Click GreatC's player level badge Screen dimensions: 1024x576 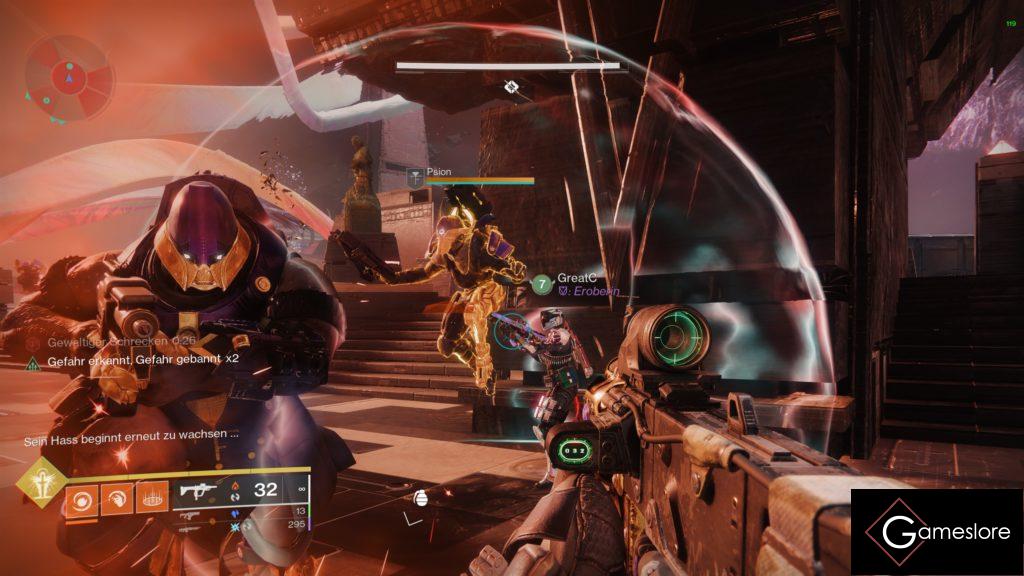(x=541, y=285)
